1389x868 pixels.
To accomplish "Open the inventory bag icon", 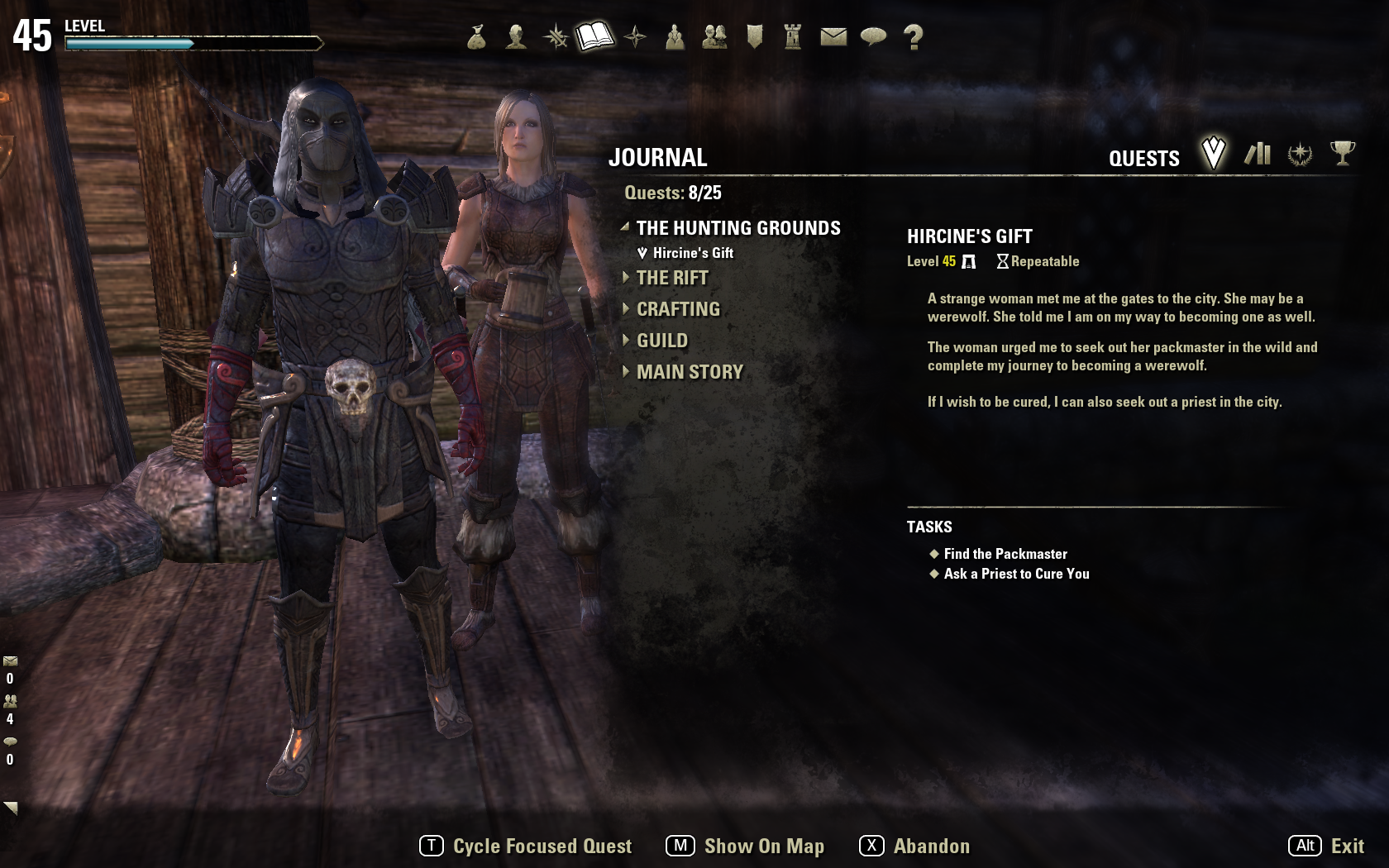I will click(x=476, y=37).
